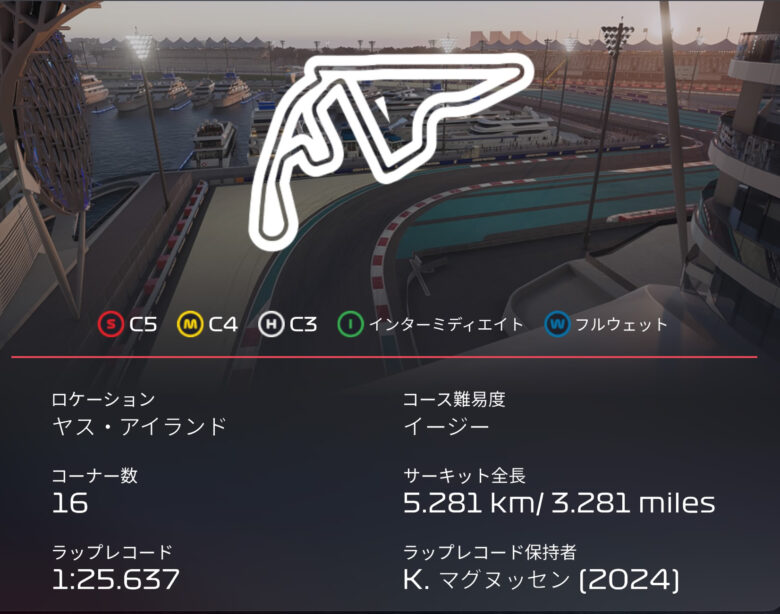This screenshot has height=614, width=780.
Task: Choose the yellow medium C4 tyre icon
Action: [x=191, y=324]
